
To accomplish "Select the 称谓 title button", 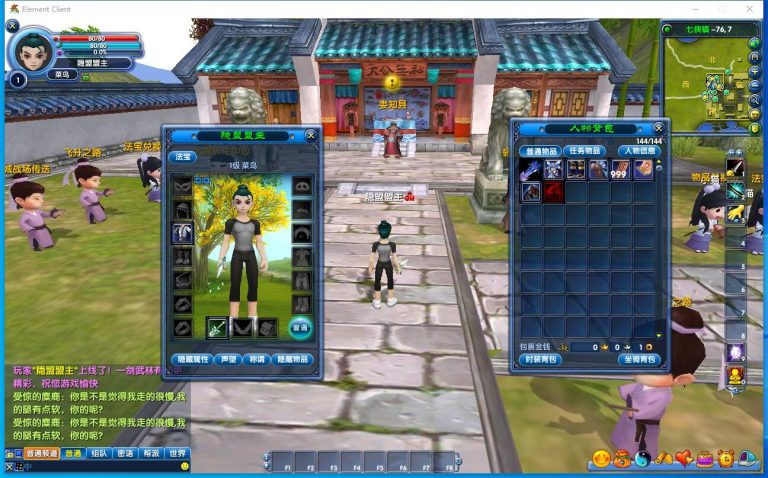I will [x=257, y=359].
